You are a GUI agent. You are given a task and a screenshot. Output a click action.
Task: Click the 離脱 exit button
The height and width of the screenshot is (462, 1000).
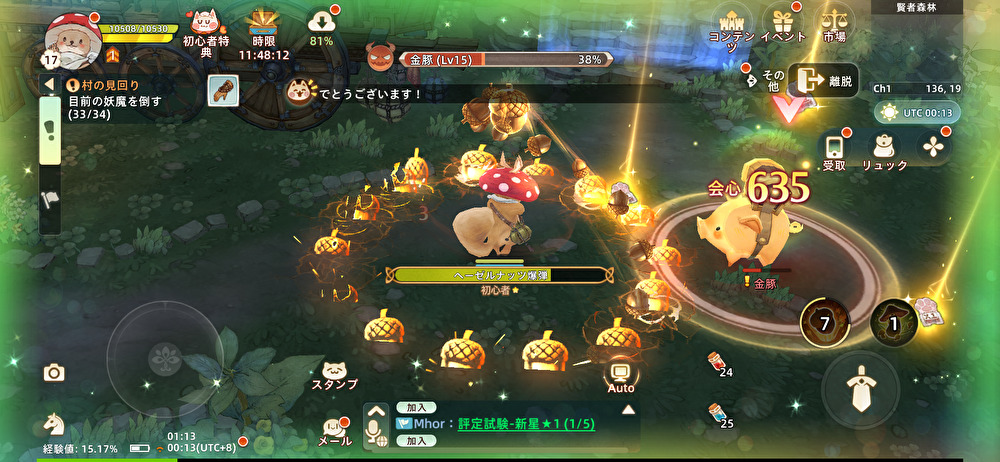pos(823,81)
